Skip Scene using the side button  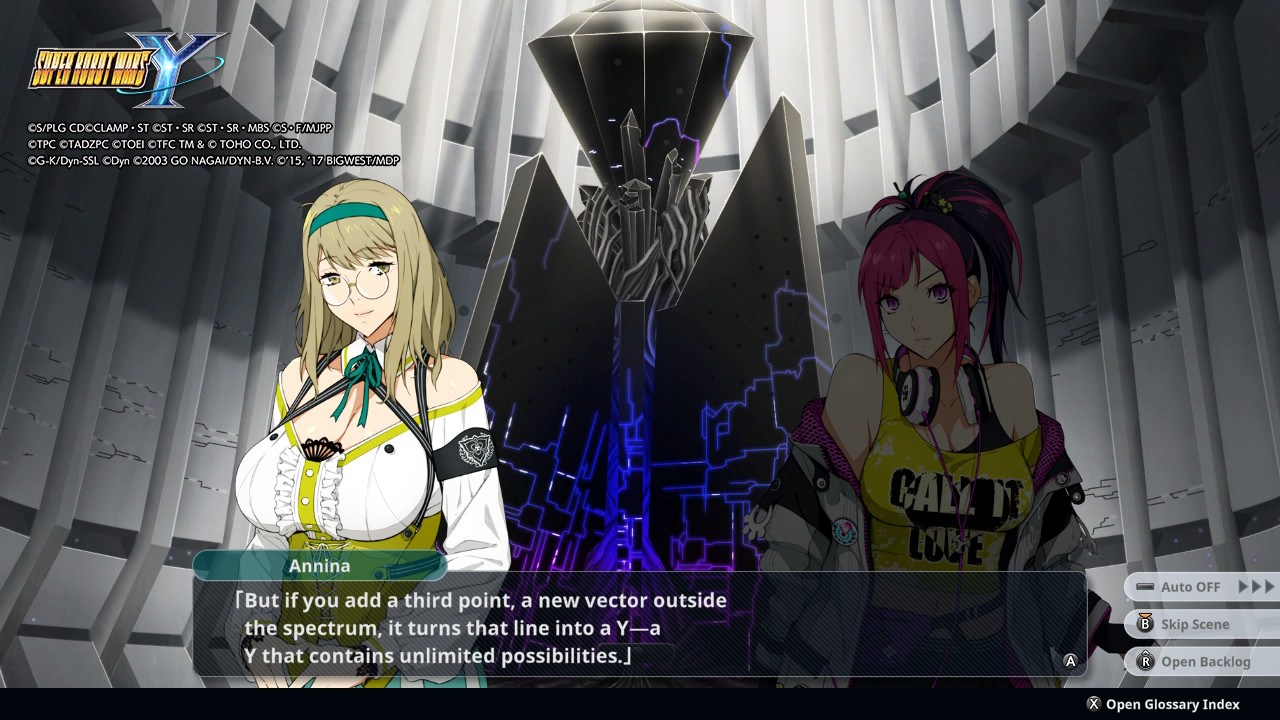coord(1200,624)
